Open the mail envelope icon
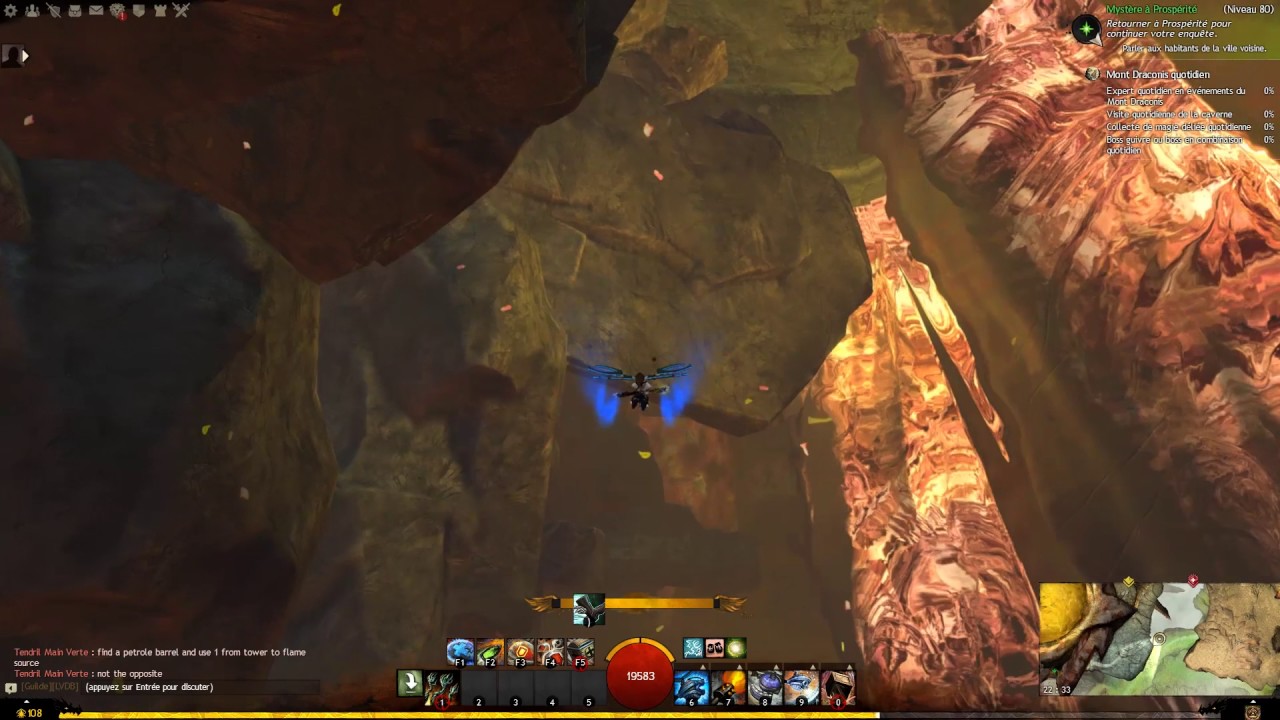The width and height of the screenshot is (1280, 720). coord(95,11)
